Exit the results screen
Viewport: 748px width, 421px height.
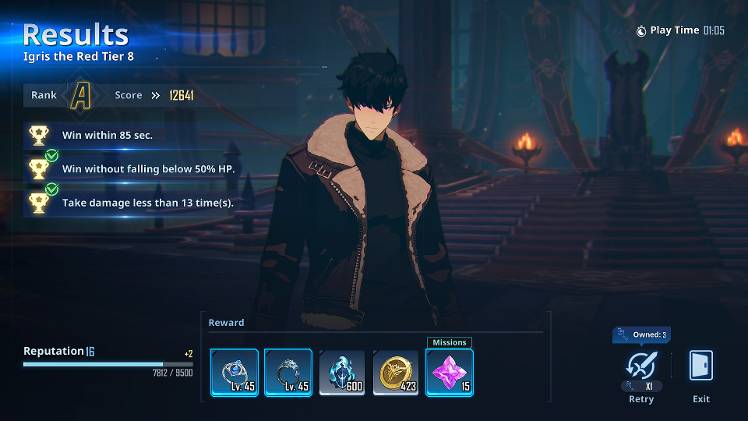[x=701, y=368]
